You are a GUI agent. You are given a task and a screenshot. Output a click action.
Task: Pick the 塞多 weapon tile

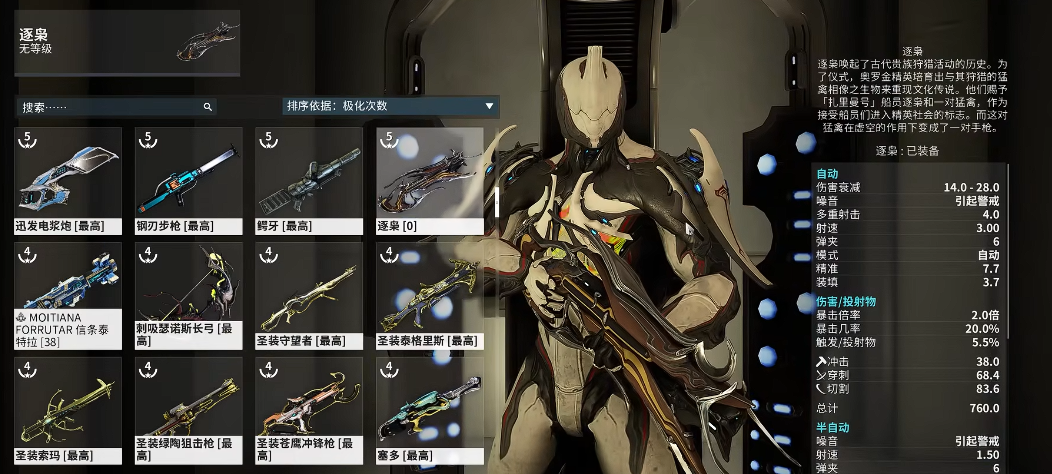[x=429, y=410]
